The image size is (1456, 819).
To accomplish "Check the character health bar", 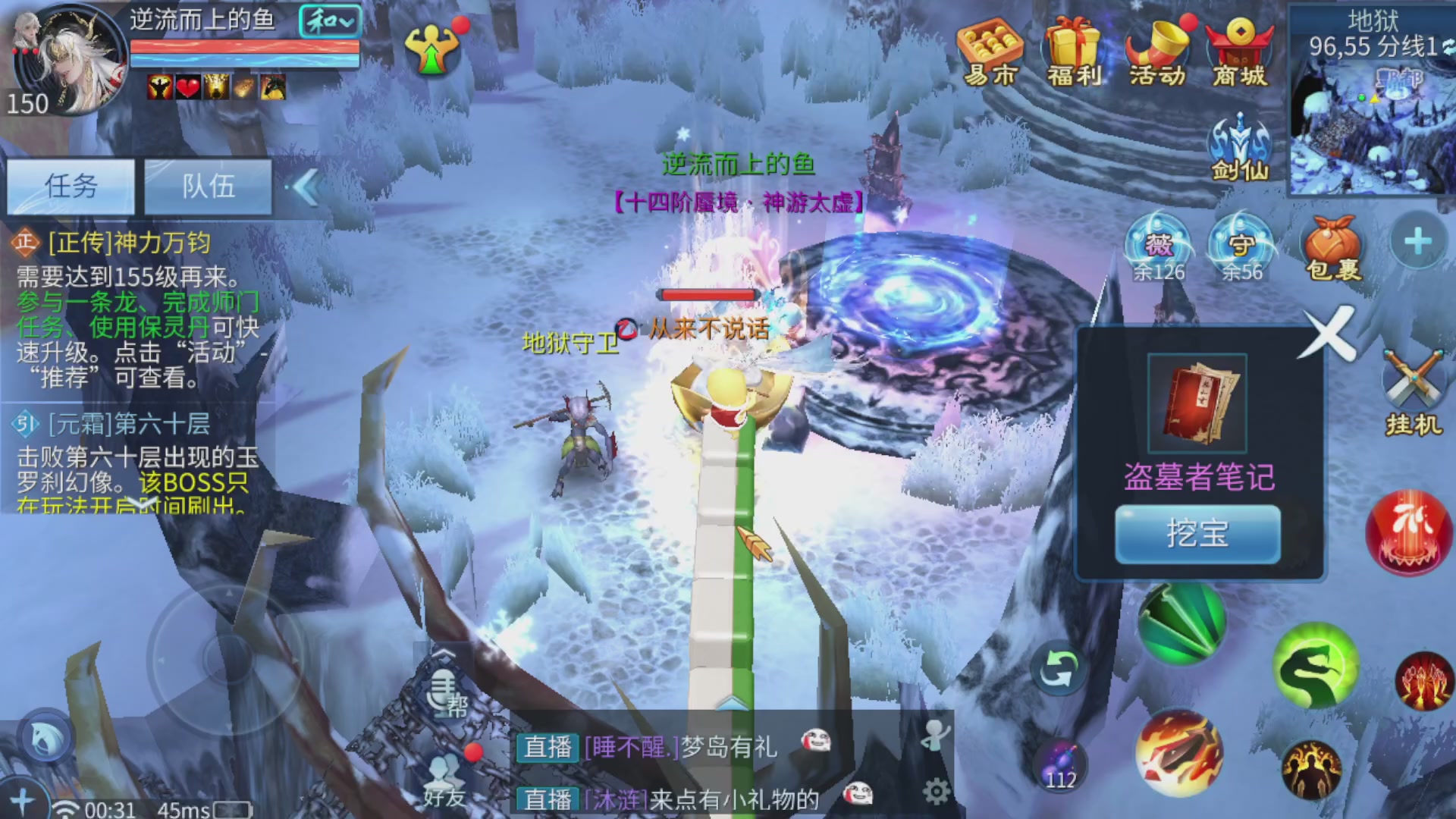I will coord(243,47).
